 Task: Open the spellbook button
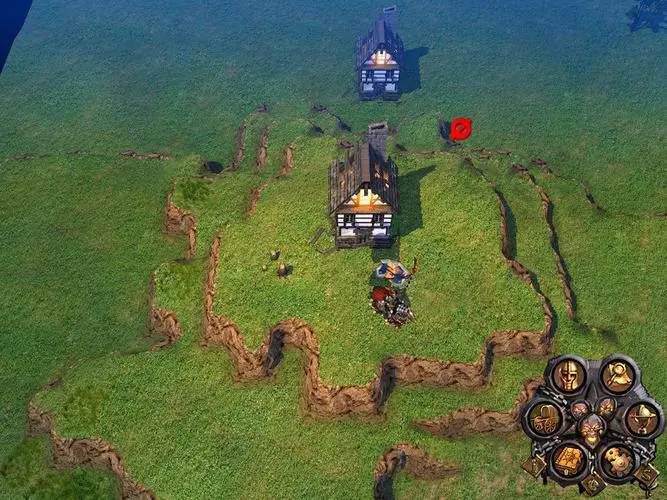(x=568, y=460)
